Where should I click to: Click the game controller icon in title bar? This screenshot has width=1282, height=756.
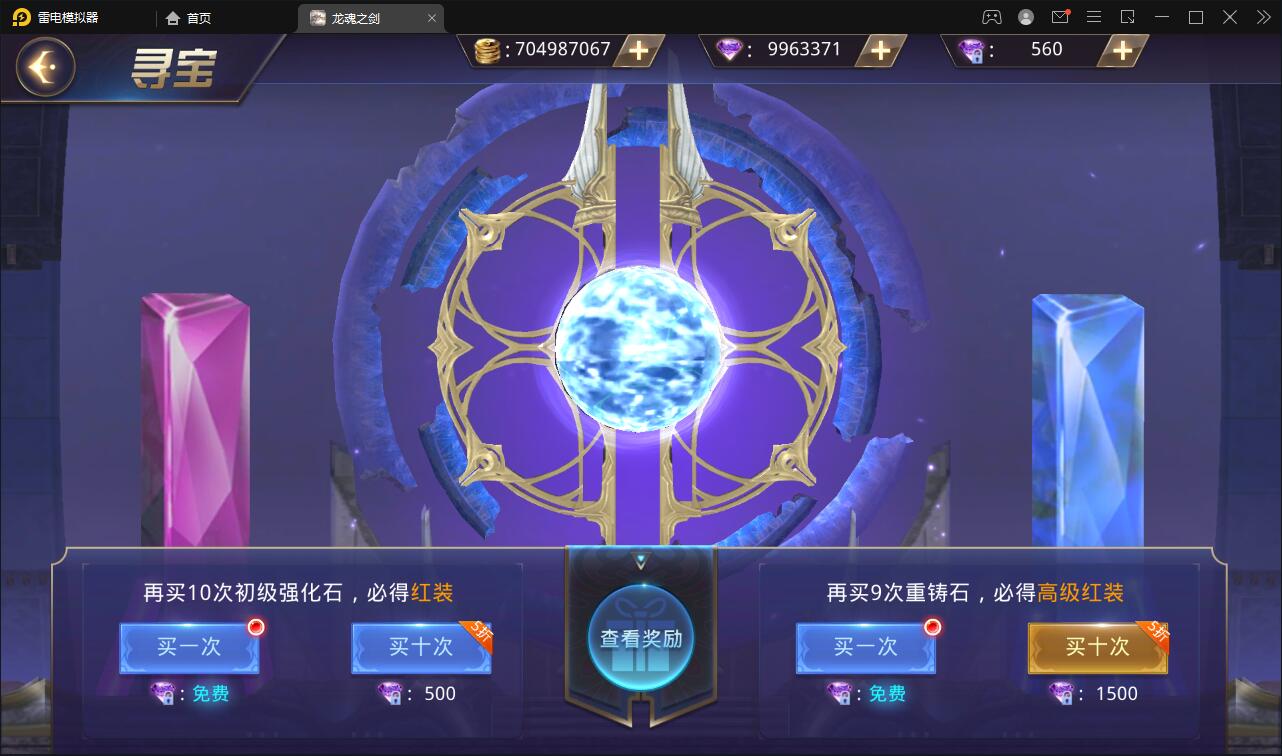click(x=991, y=16)
